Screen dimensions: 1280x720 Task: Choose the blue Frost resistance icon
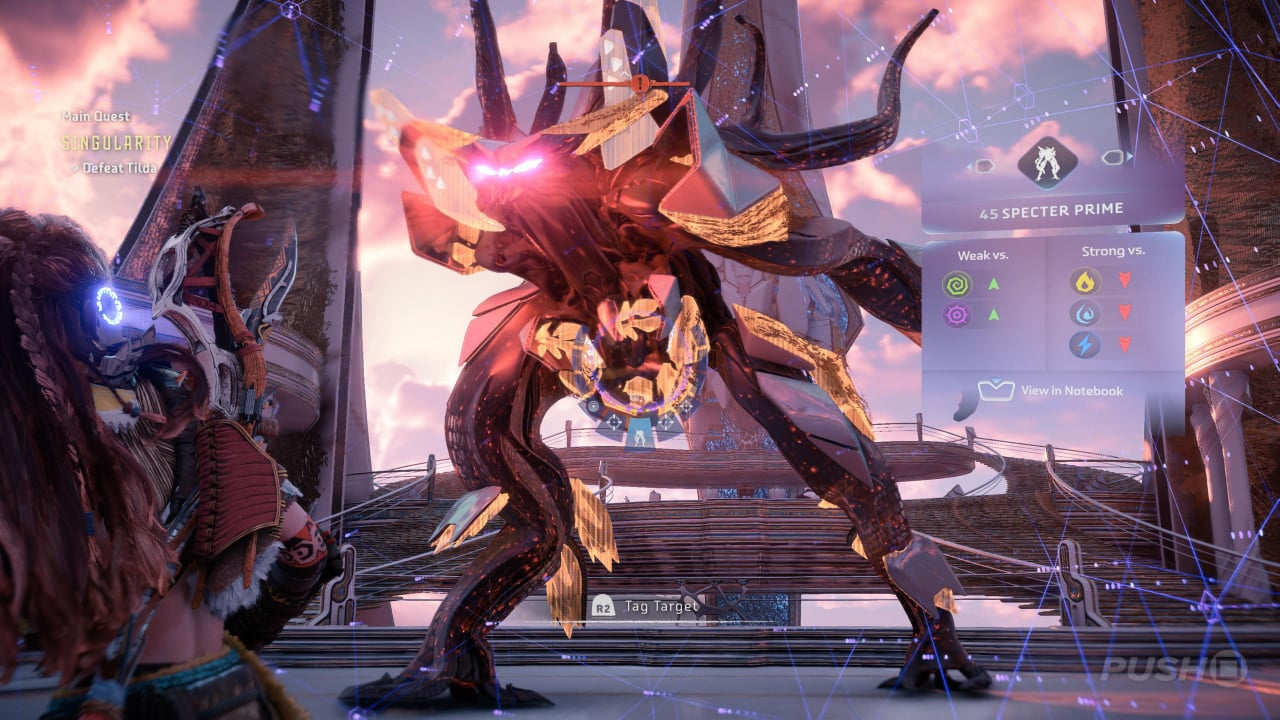(x=1085, y=313)
